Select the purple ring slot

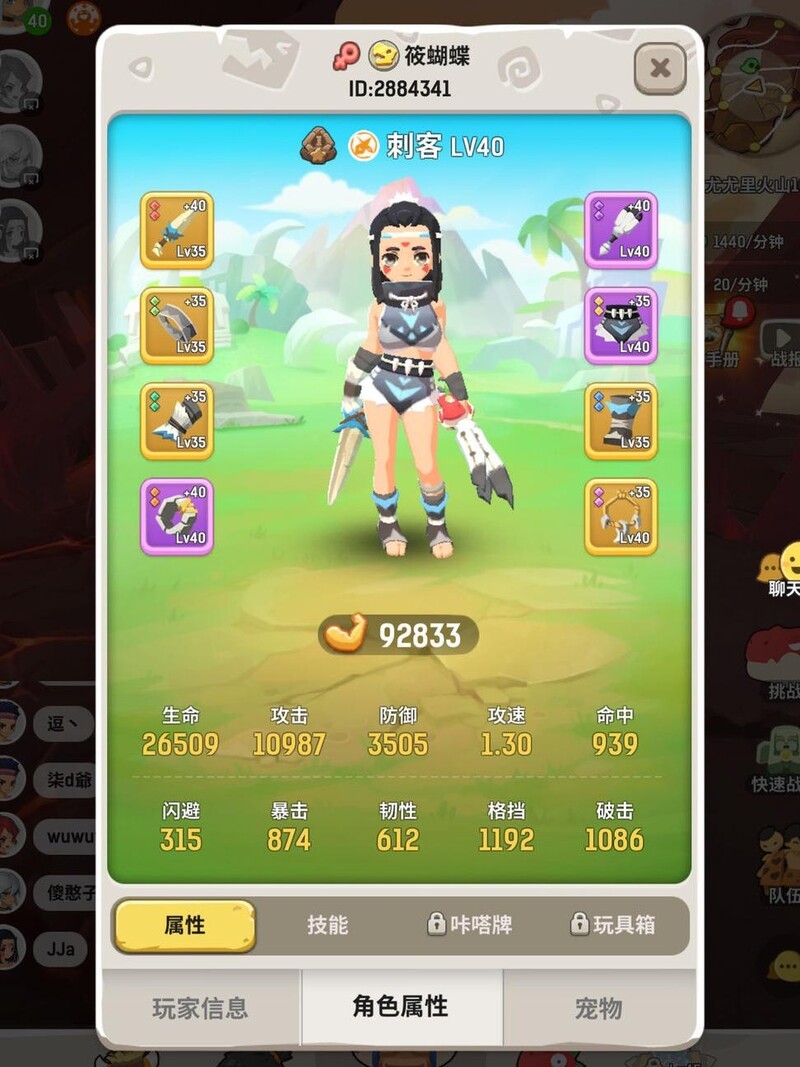177,516
